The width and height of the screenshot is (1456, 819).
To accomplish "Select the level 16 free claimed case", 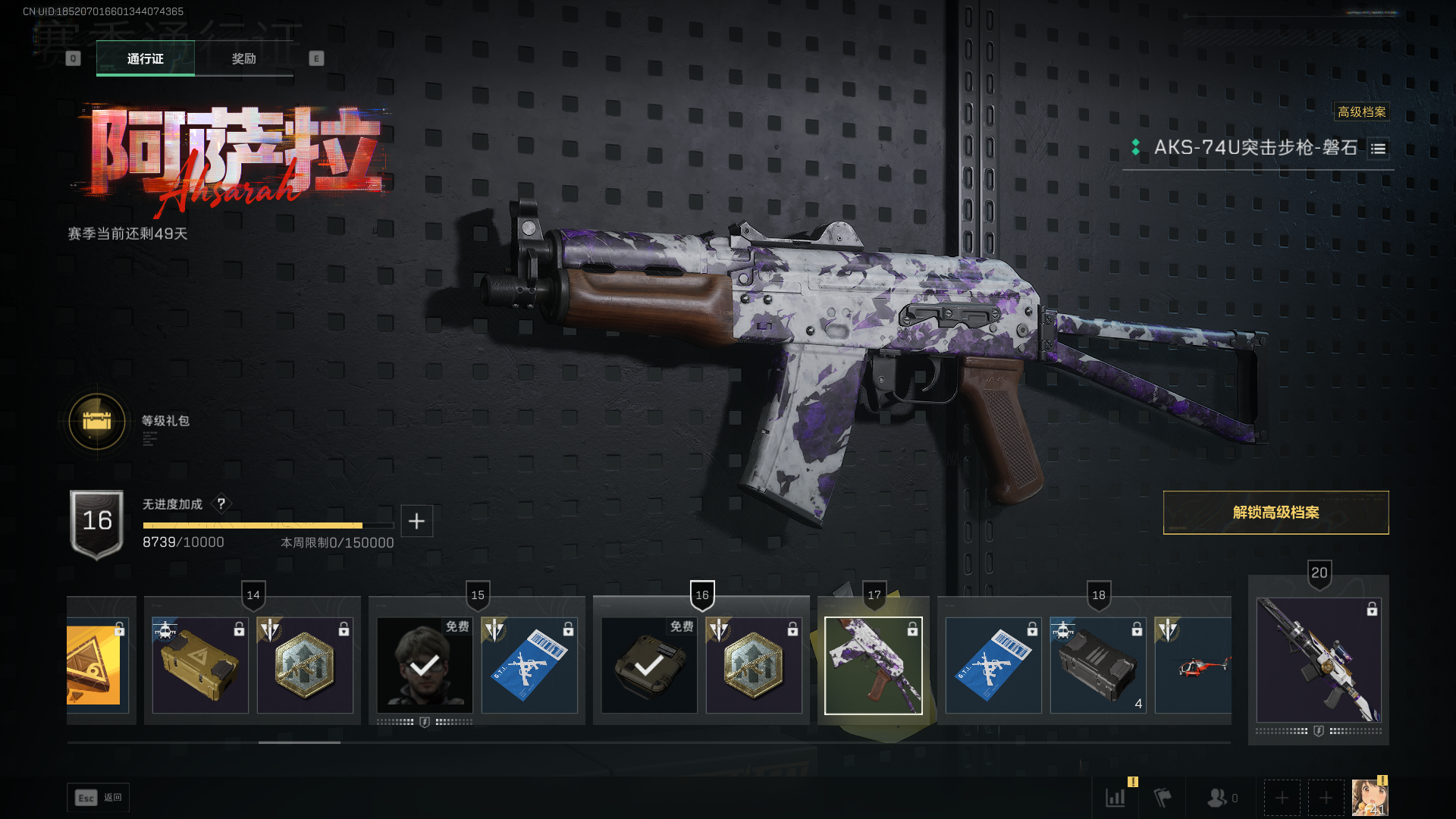I will (649, 666).
